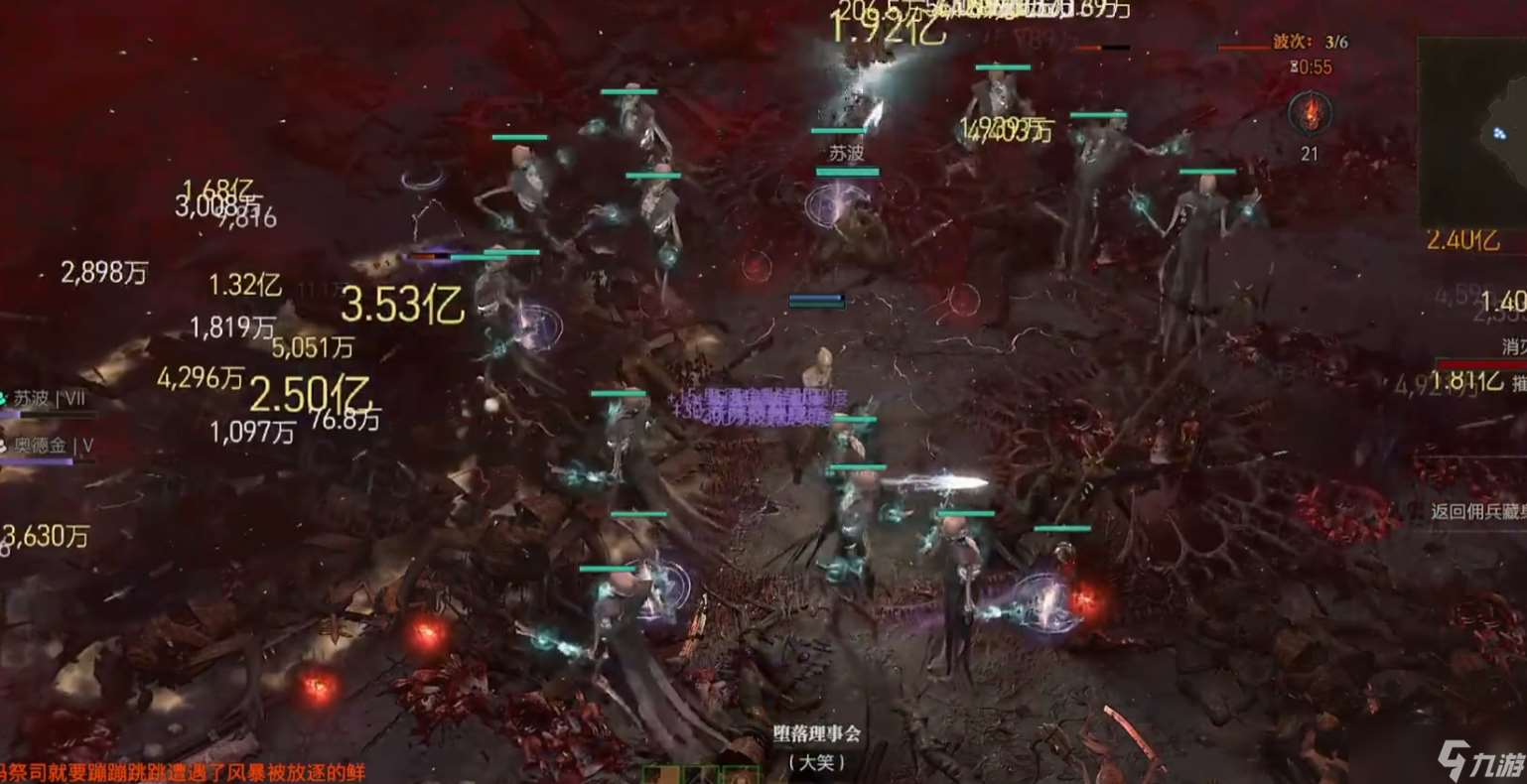Image resolution: width=1527 pixels, height=784 pixels.
Task: Expand the 波次 3/6 wave counter panel
Action: click(1311, 43)
